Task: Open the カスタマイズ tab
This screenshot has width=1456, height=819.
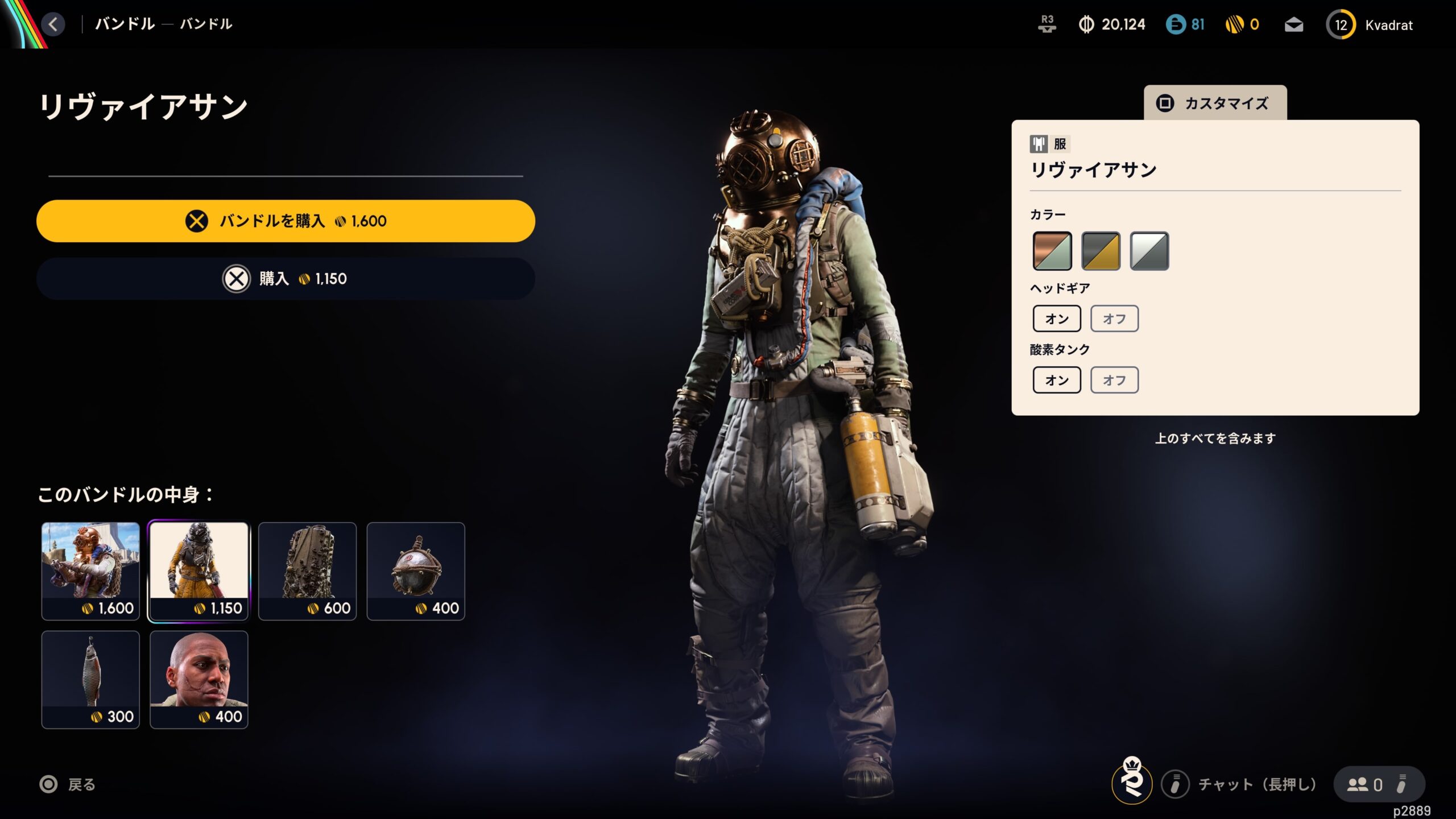Action: point(1215,103)
